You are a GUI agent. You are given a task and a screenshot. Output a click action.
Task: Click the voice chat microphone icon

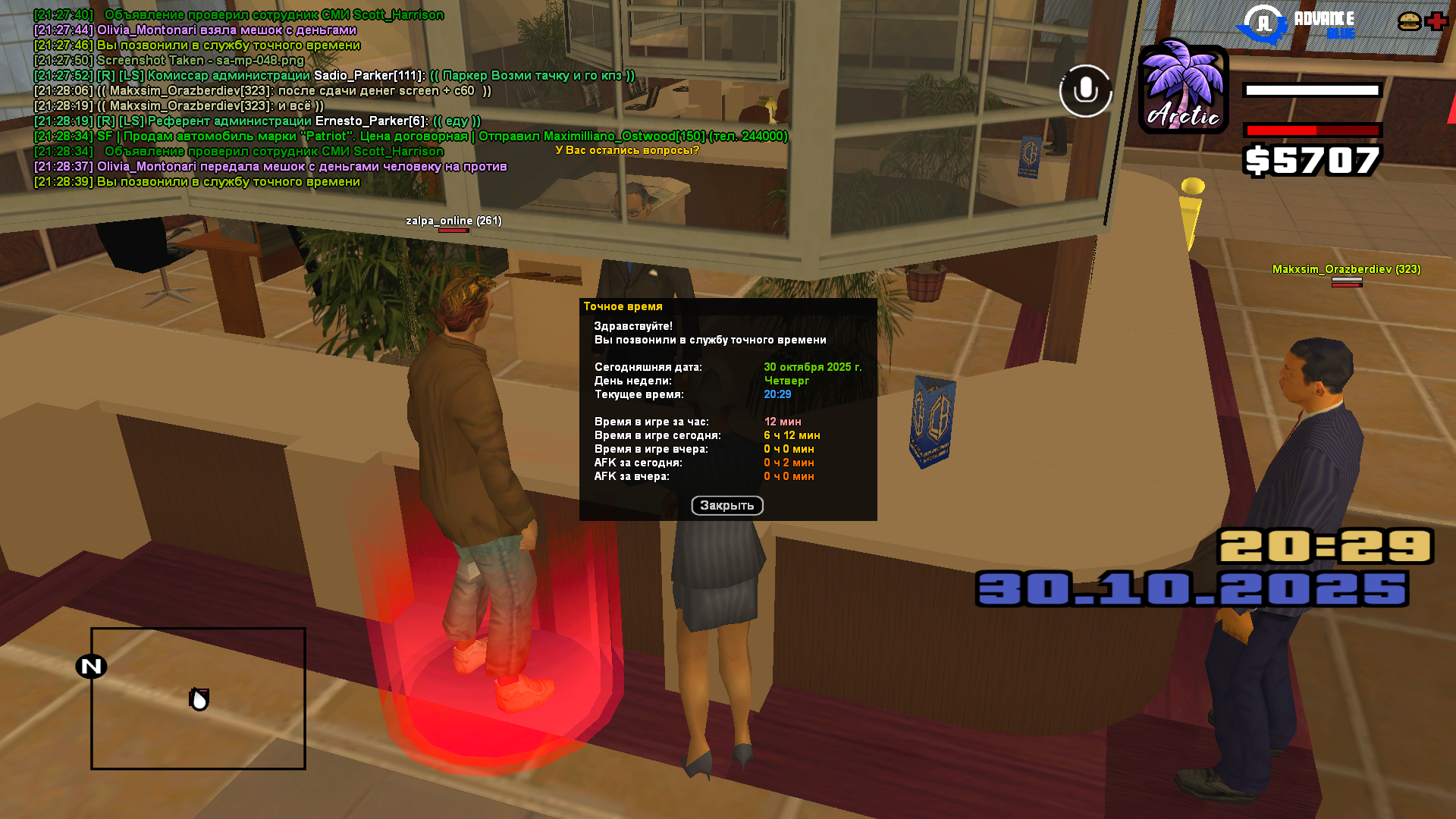tap(1085, 91)
